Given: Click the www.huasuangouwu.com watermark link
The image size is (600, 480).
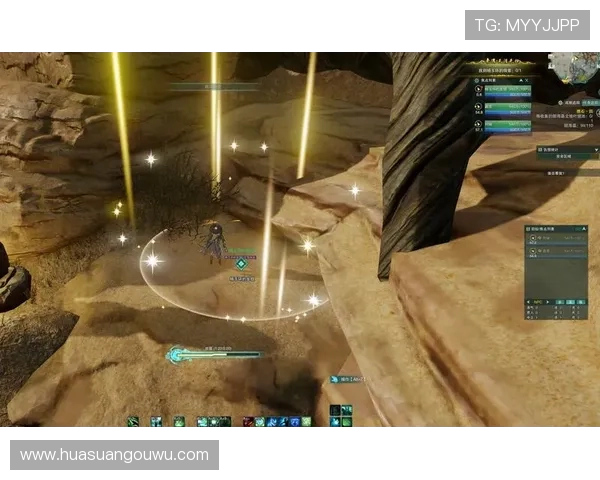Looking at the screenshot, I should [x=114, y=455].
